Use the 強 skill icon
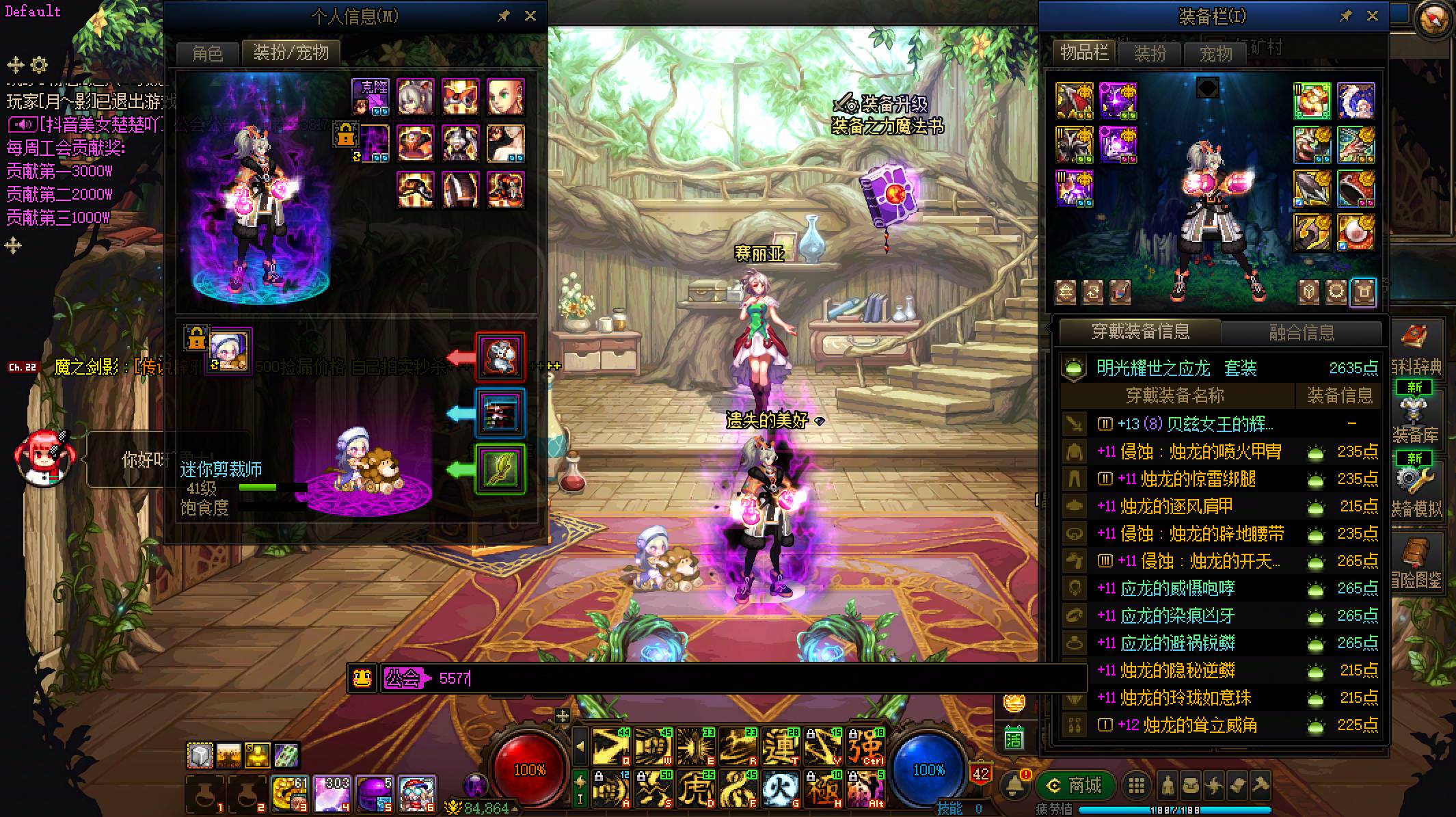The height and width of the screenshot is (817, 1456). 865,746
